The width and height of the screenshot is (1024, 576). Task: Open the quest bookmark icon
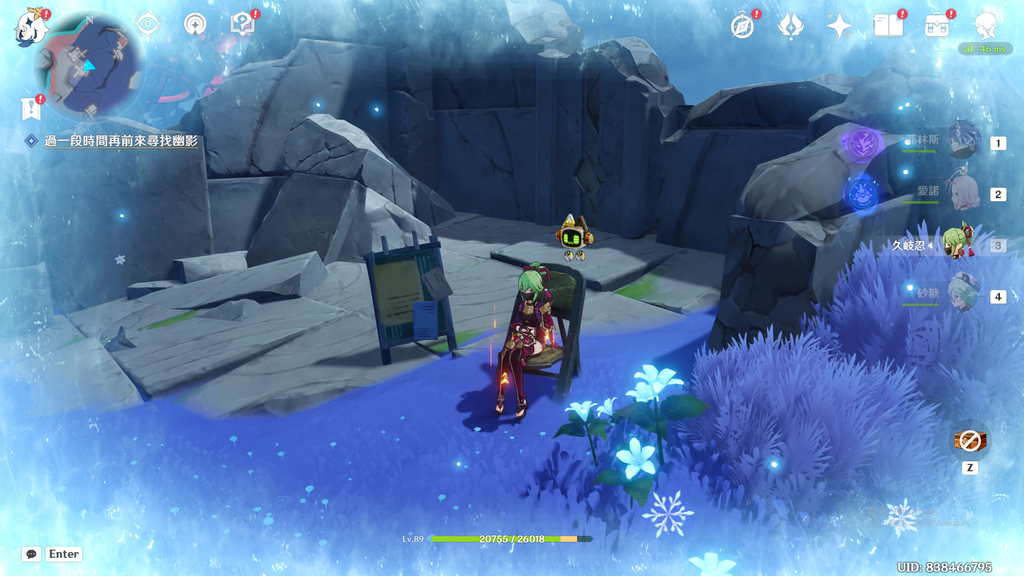(x=30, y=108)
